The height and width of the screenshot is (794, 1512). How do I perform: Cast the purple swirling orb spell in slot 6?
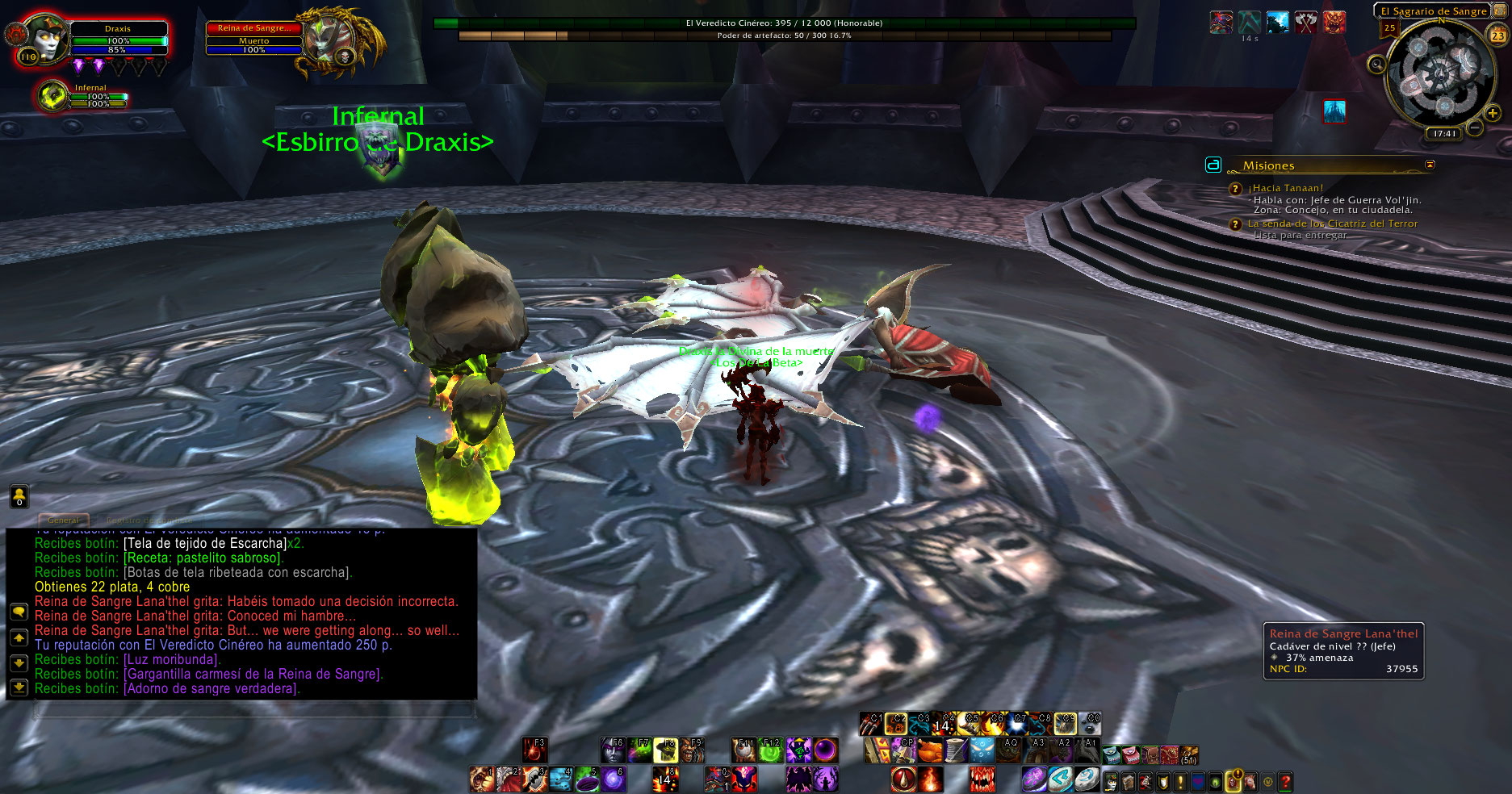(613, 779)
